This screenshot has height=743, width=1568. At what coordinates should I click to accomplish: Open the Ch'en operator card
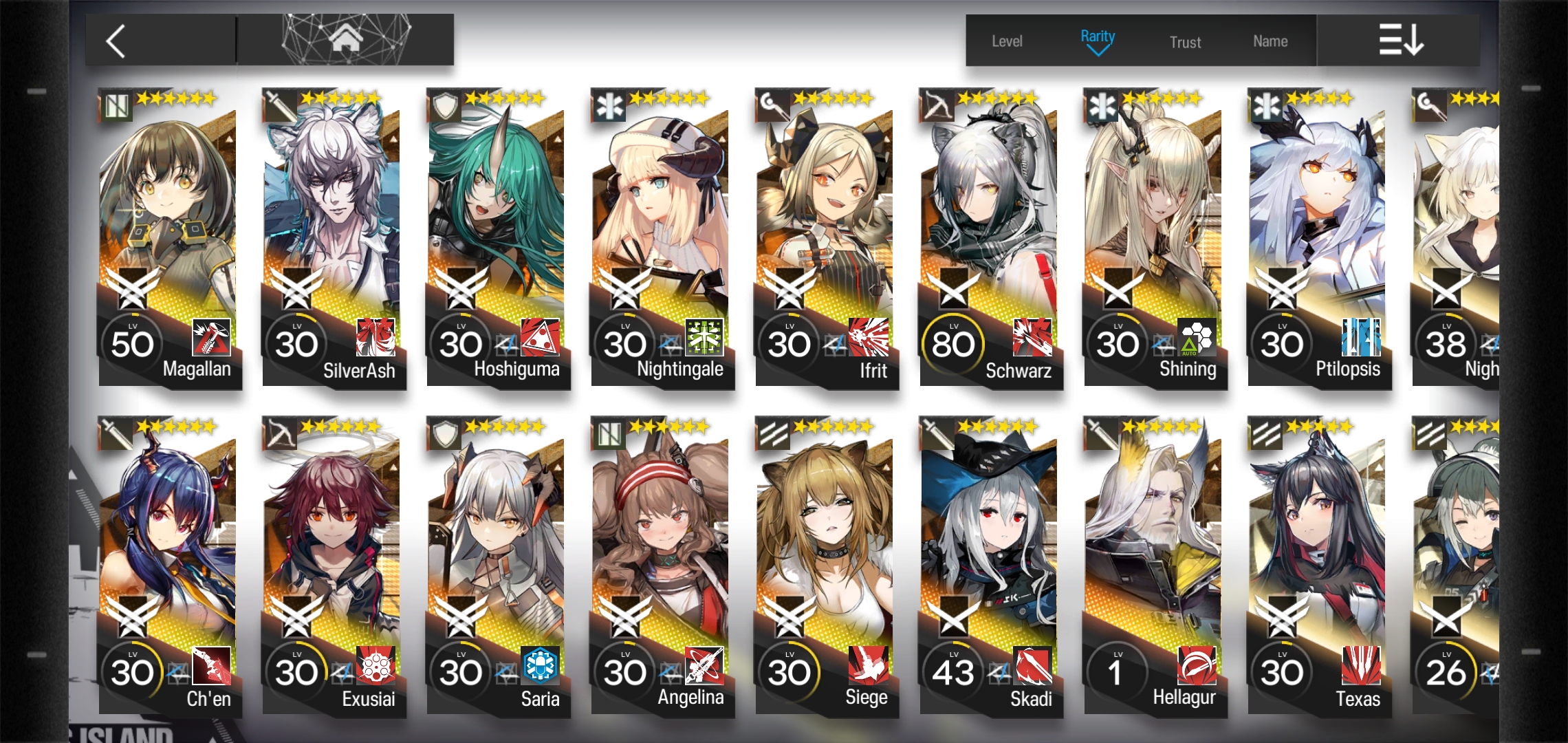coord(168,564)
